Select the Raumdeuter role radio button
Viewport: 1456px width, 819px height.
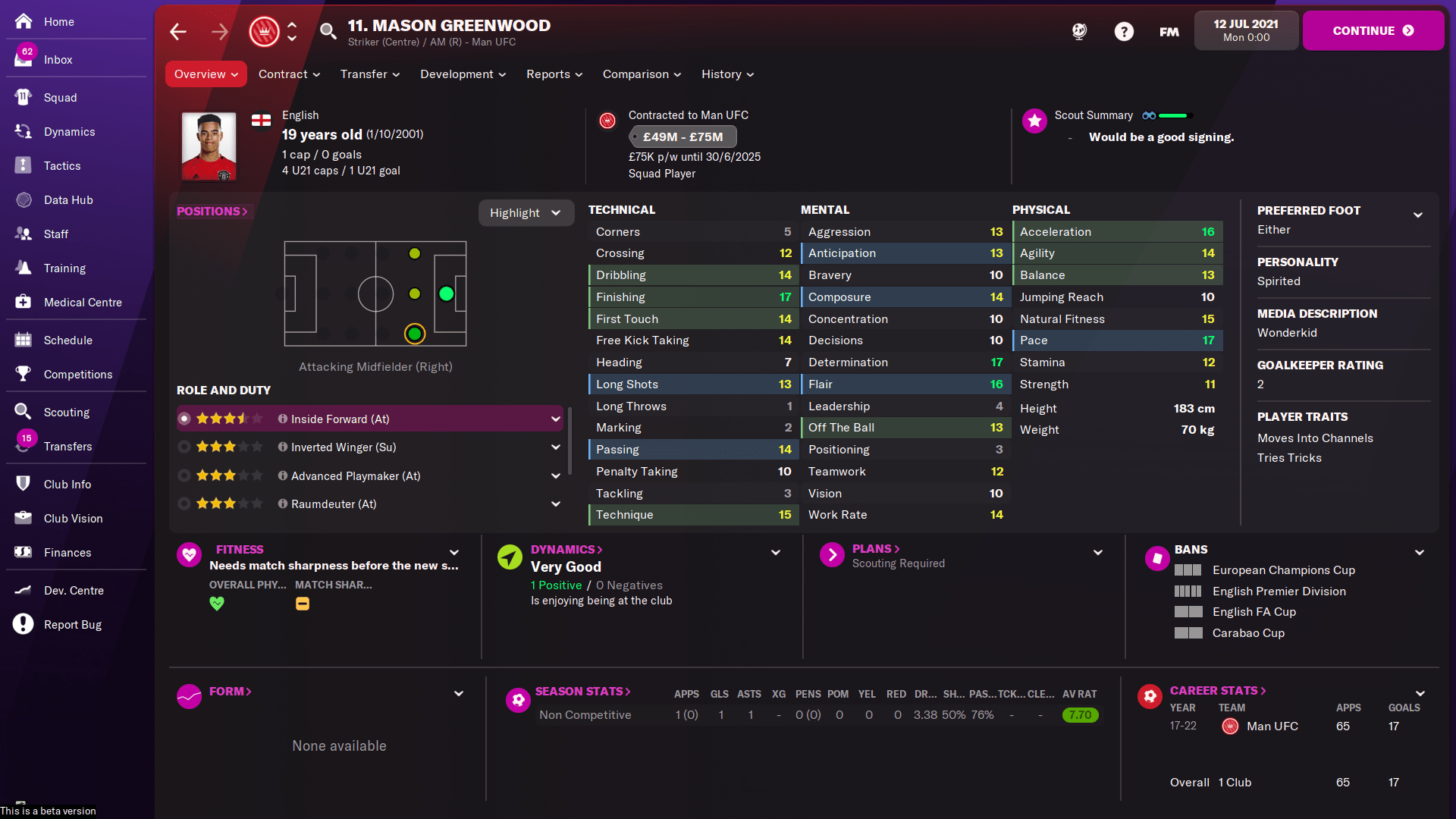coord(184,504)
